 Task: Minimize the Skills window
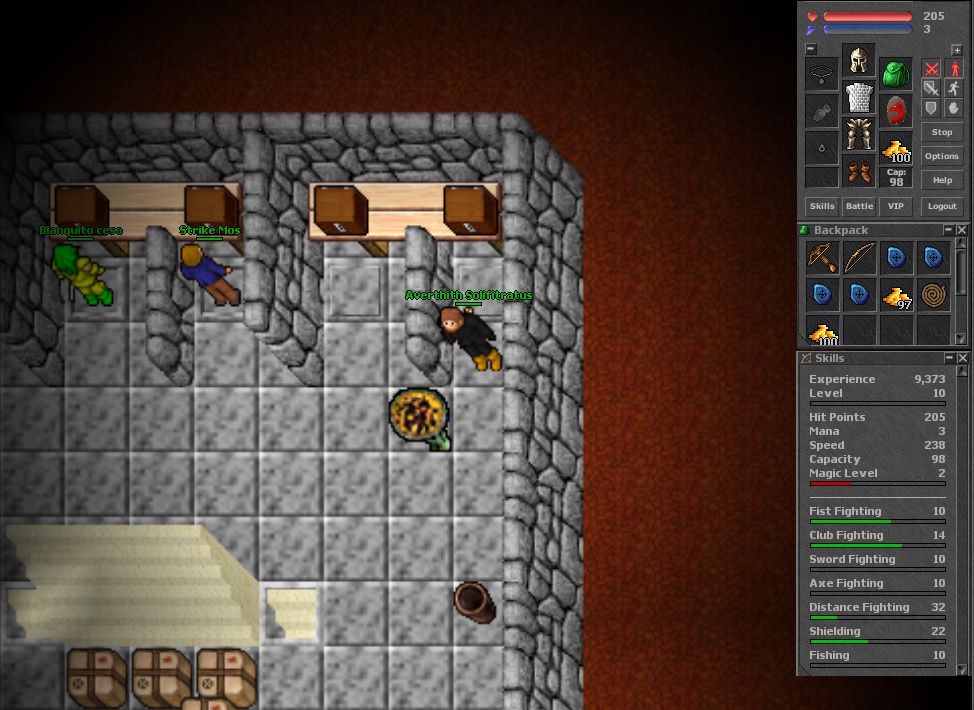coord(949,358)
